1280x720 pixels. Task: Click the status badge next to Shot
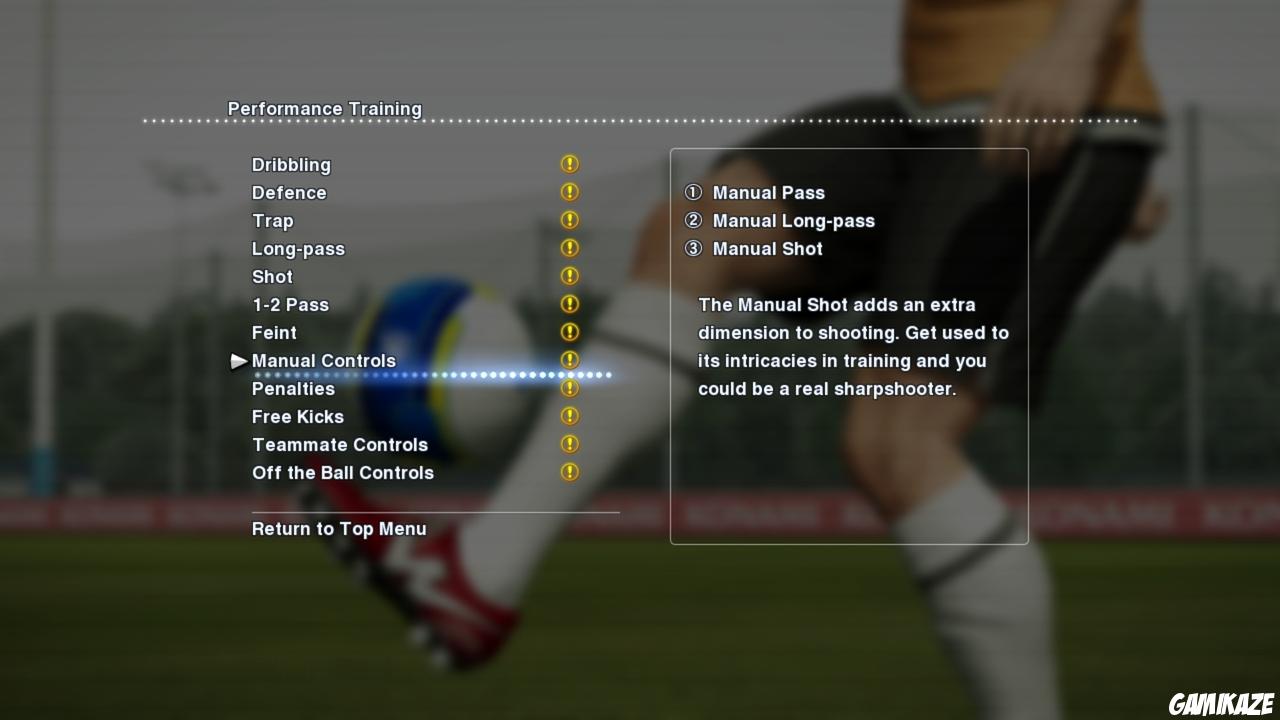click(570, 275)
